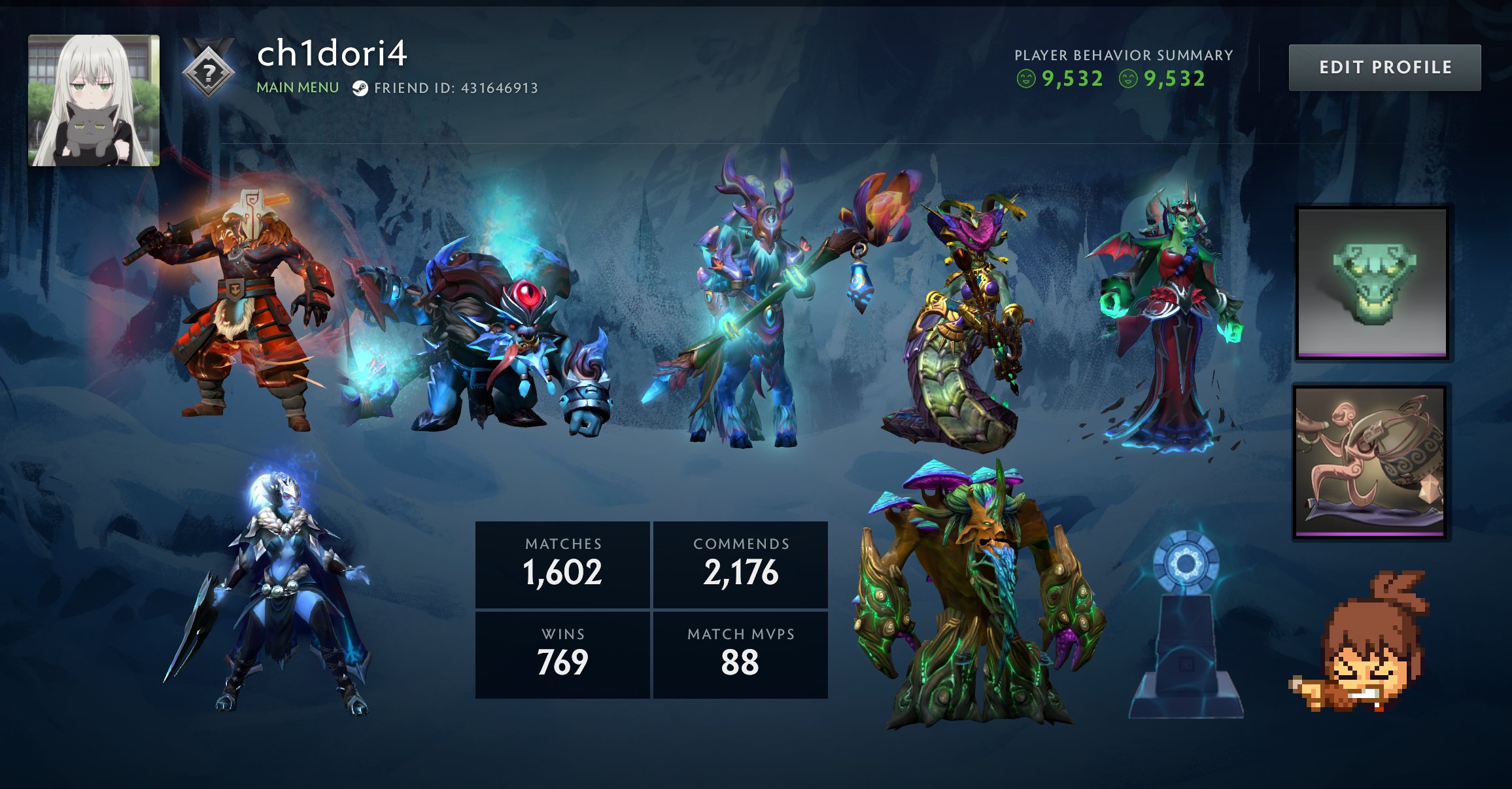Expand the Commends stat panel

739,564
